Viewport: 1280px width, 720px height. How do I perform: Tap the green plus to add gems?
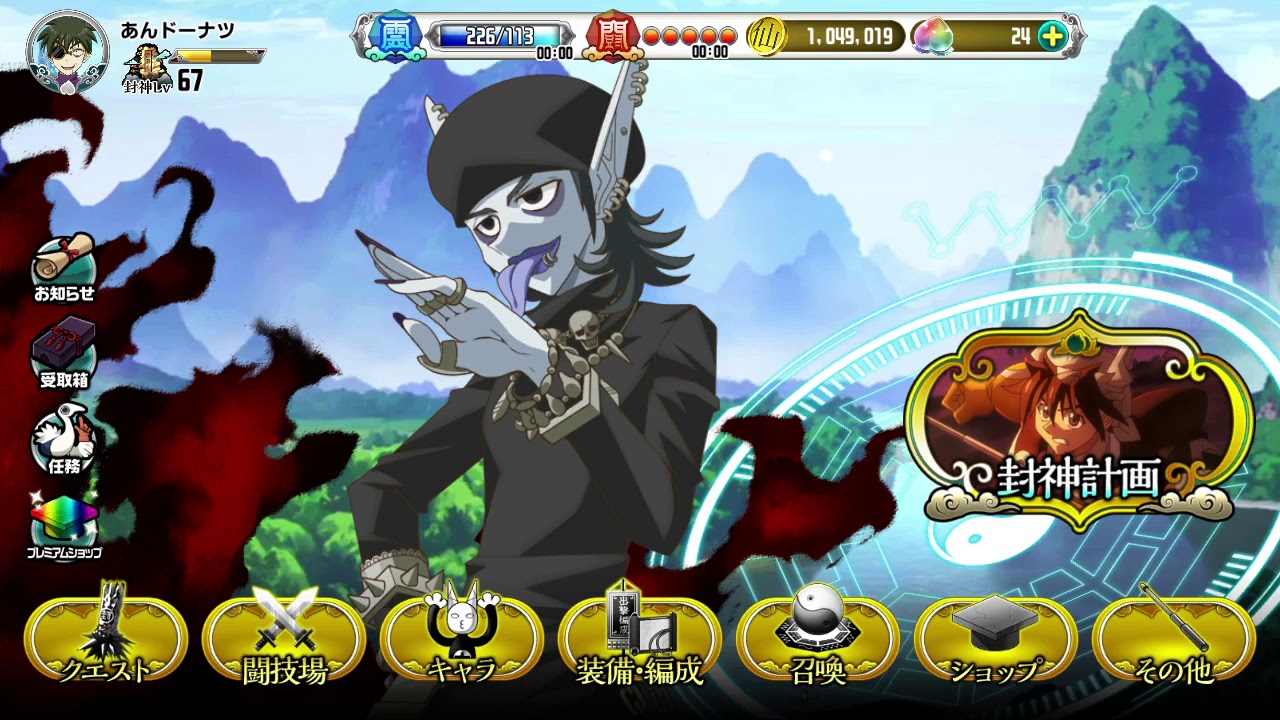[1052, 37]
